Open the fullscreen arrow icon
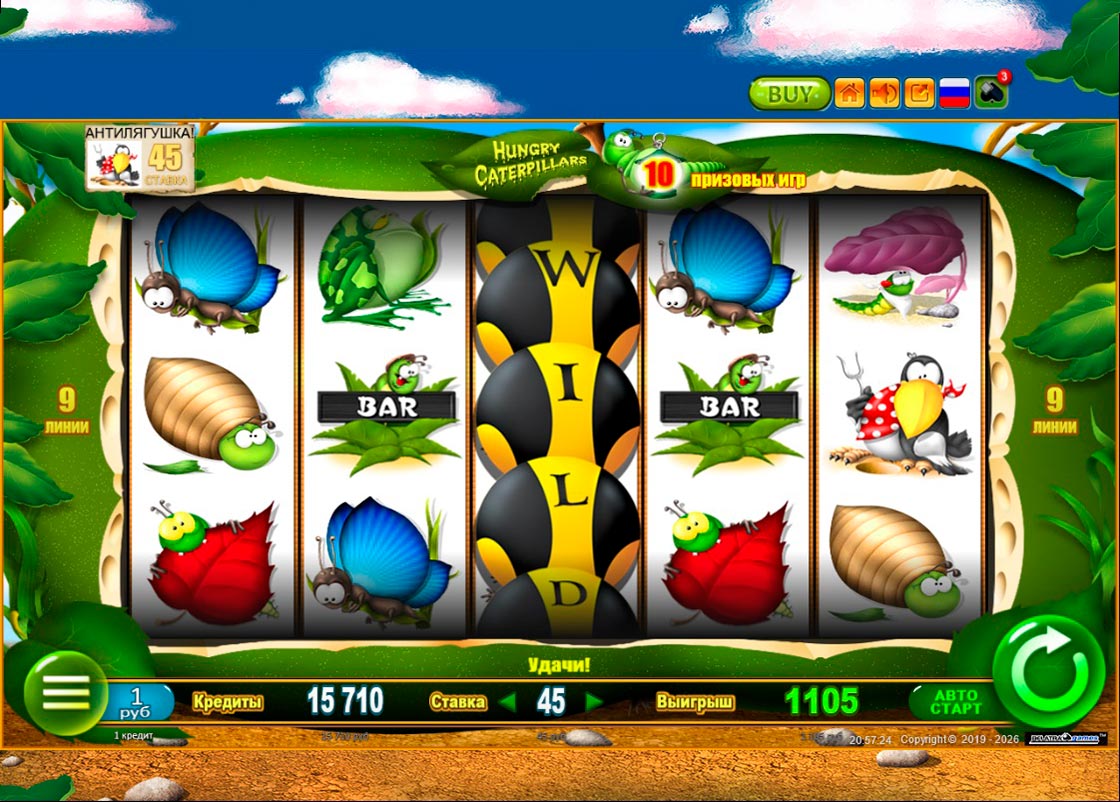Screen dimensions: 1120x802 919,94
